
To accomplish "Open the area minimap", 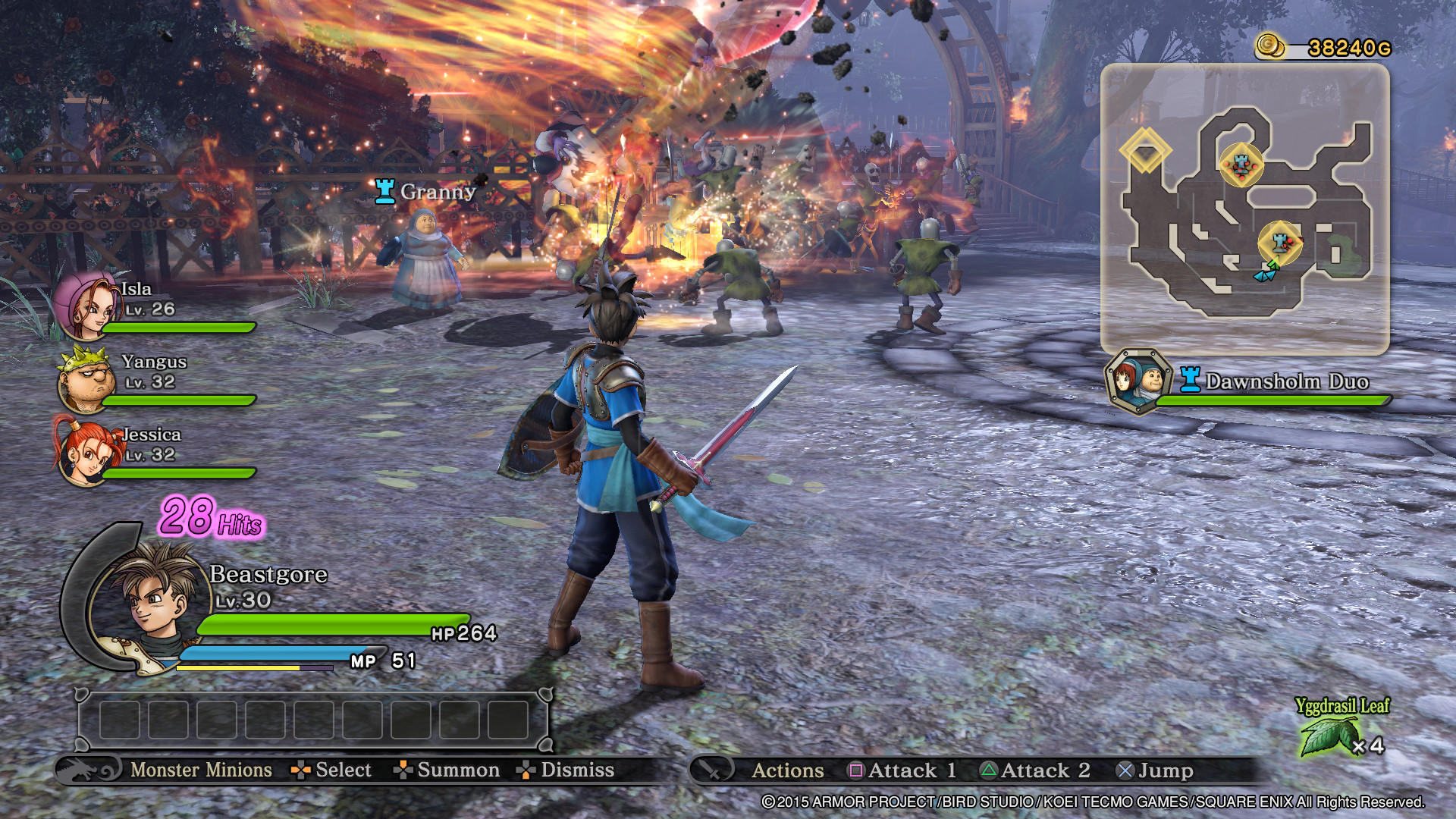I will pyautogui.click(x=1244, y=209).
